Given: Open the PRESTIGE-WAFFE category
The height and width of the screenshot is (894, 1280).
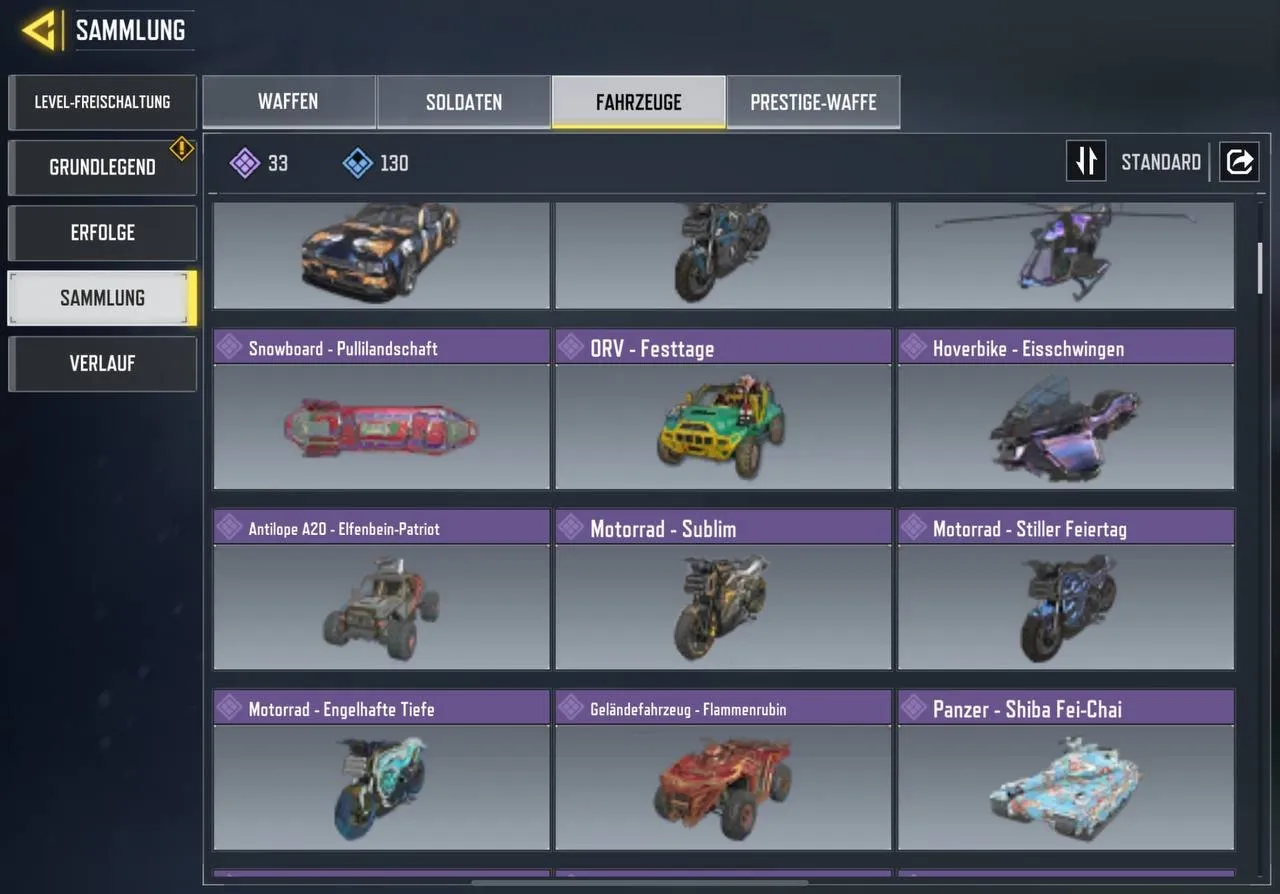Looking at the screenshot, I should click(813, 101).
